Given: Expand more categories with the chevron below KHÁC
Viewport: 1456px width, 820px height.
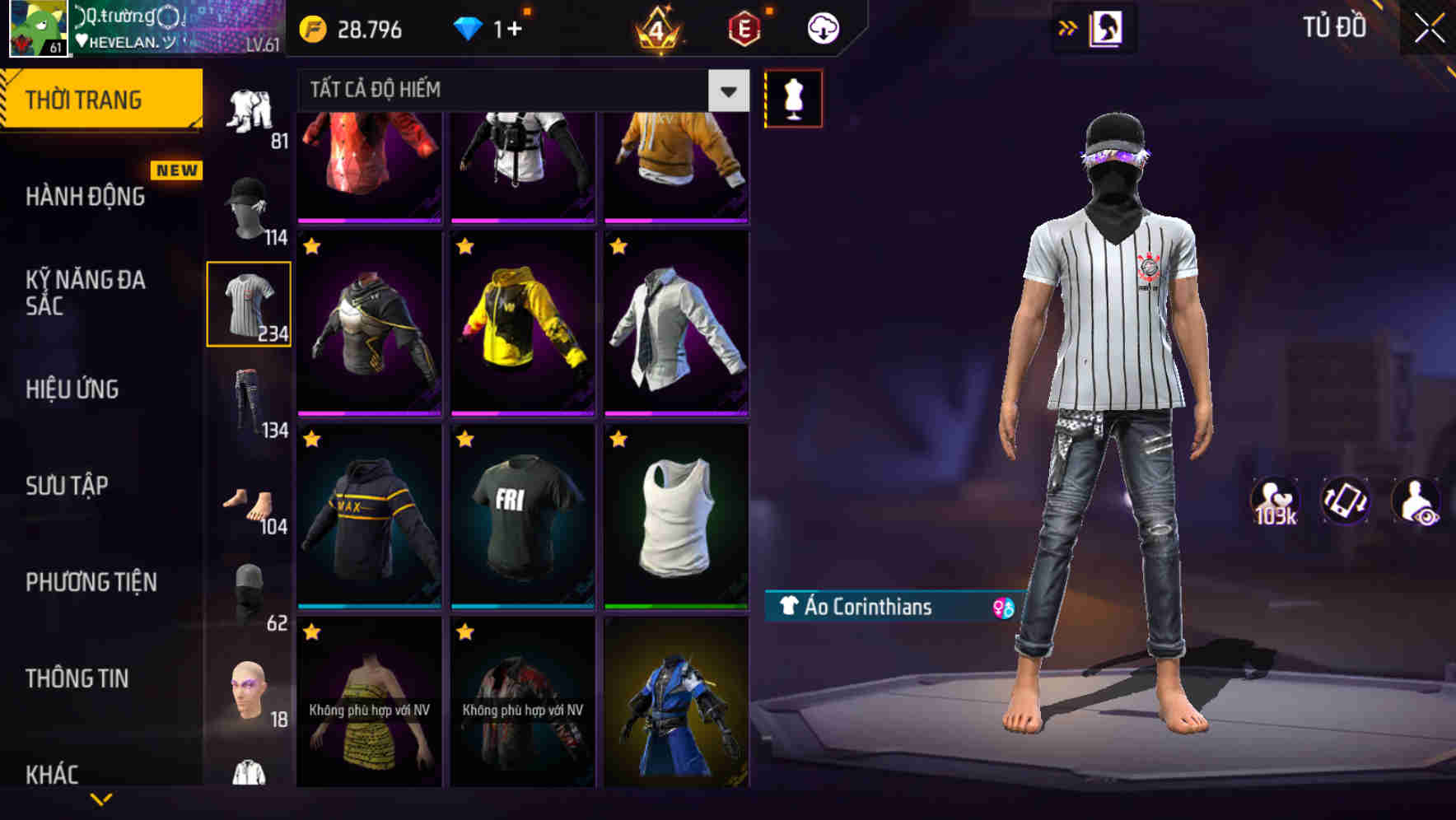Looking at the screenshot, I should click(103, 799).
